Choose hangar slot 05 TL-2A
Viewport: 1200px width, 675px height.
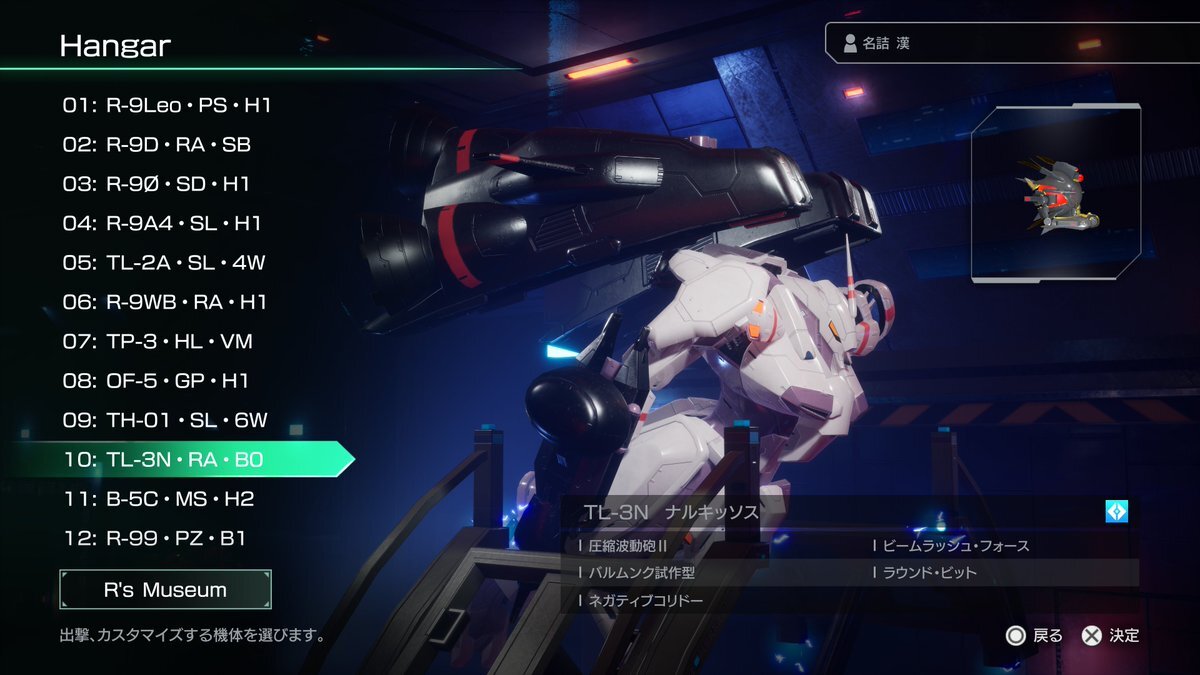point(164,263)
